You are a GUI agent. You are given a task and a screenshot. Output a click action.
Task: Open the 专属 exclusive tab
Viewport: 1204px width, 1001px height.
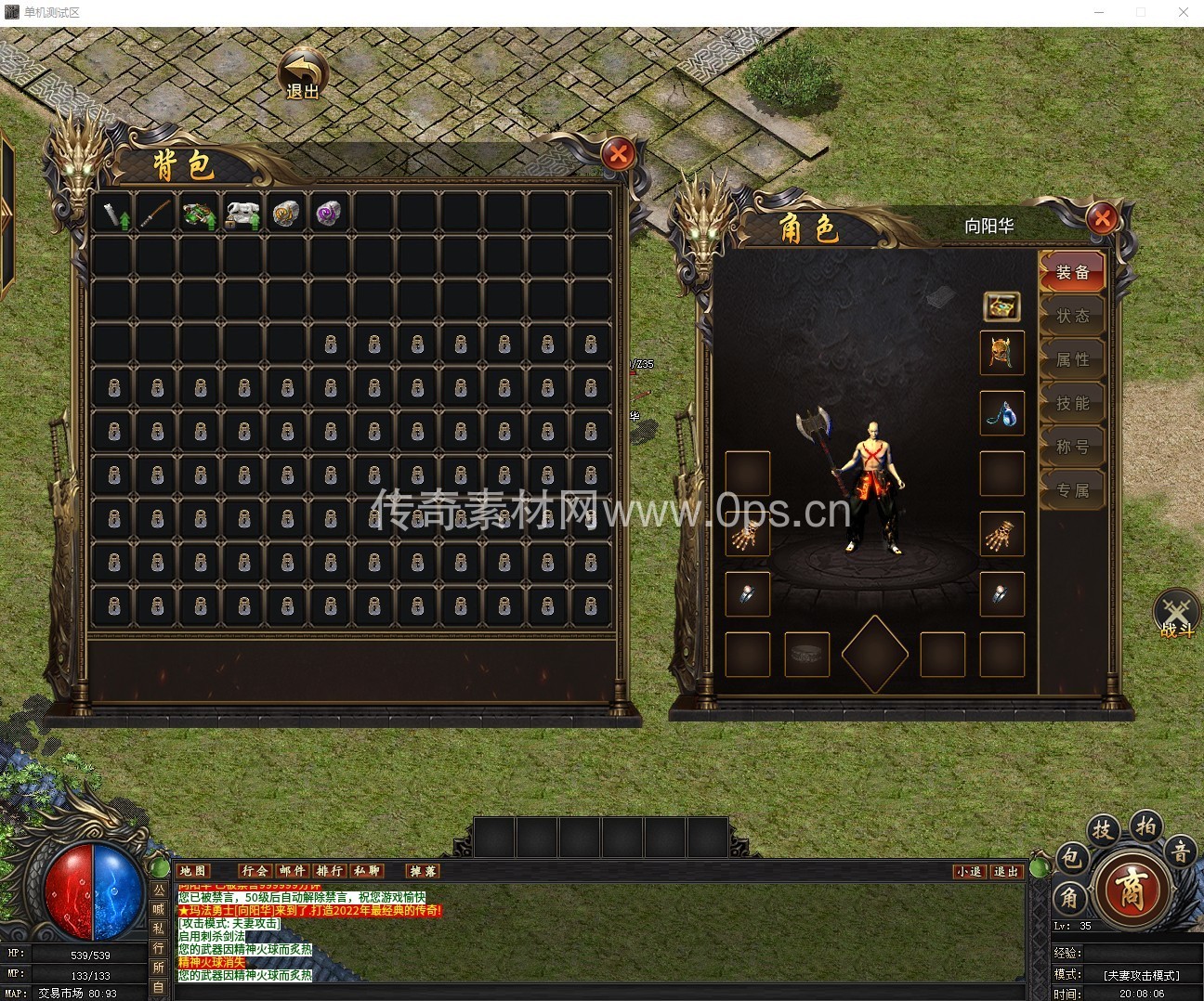pos(1072,490)
